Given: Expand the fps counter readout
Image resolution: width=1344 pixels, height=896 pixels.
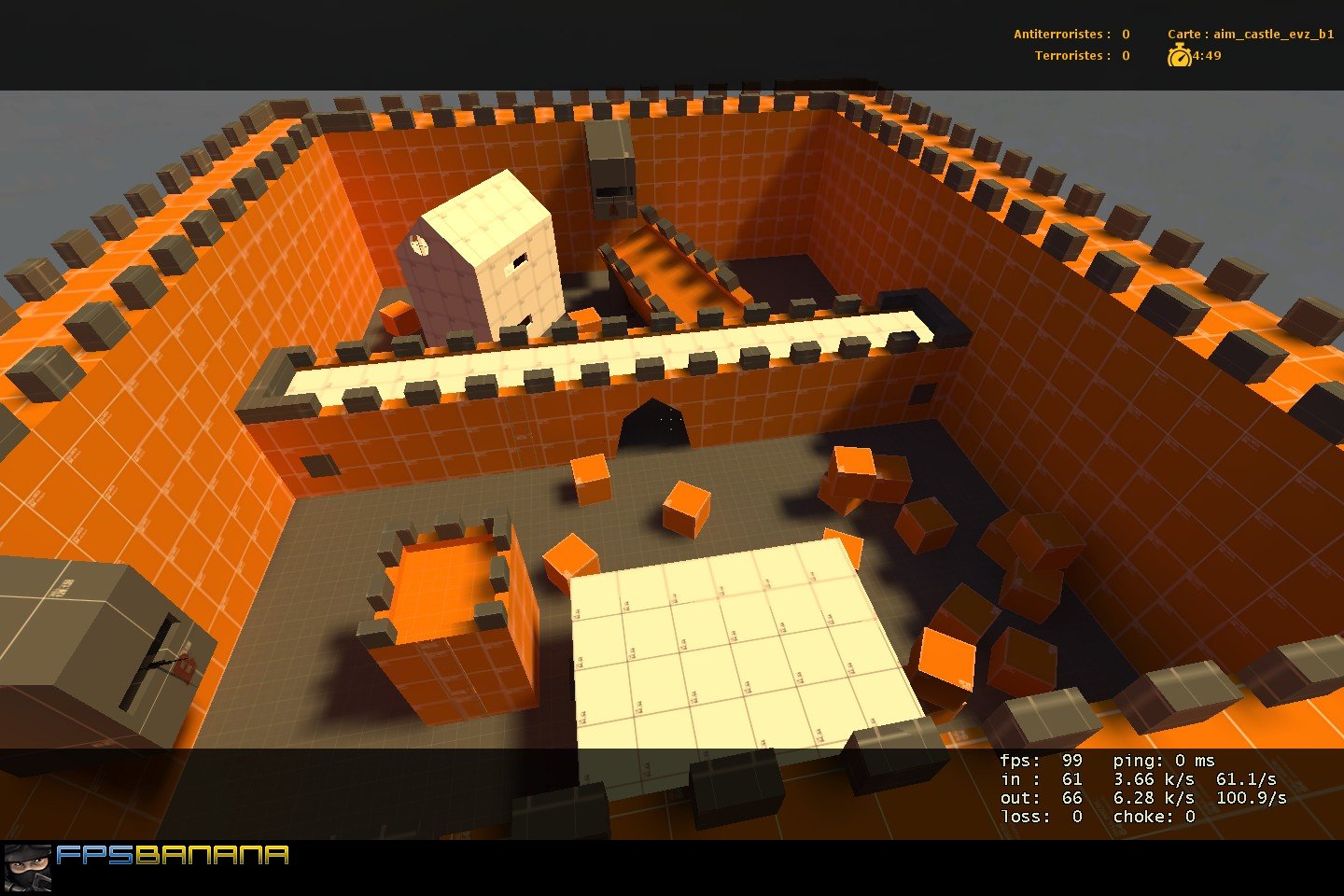Looking at the screenshot, I should tap(1036, 761).
